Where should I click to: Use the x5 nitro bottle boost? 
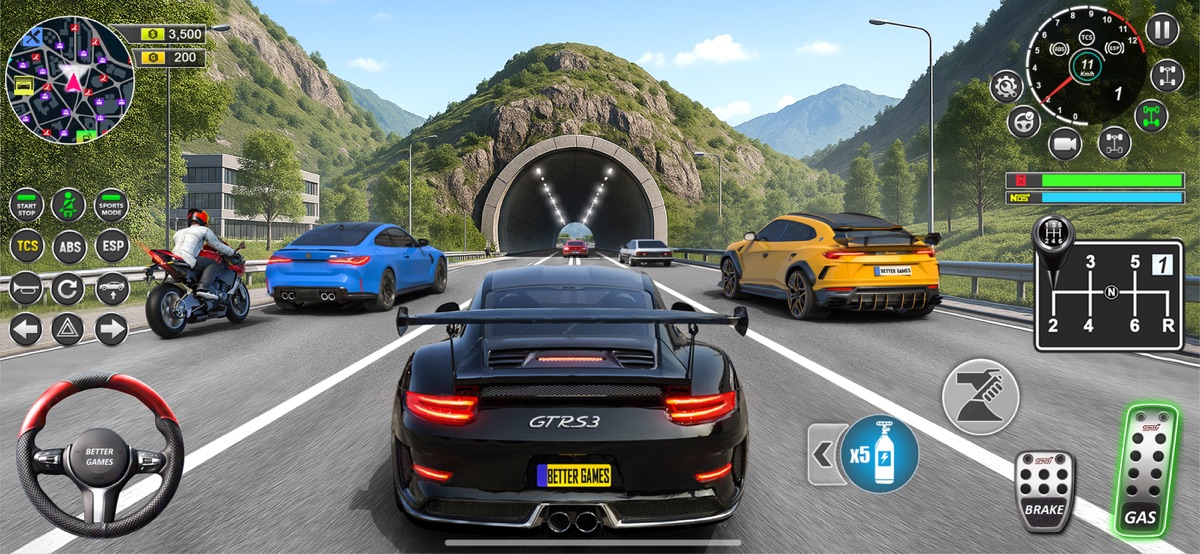(879, 454)
